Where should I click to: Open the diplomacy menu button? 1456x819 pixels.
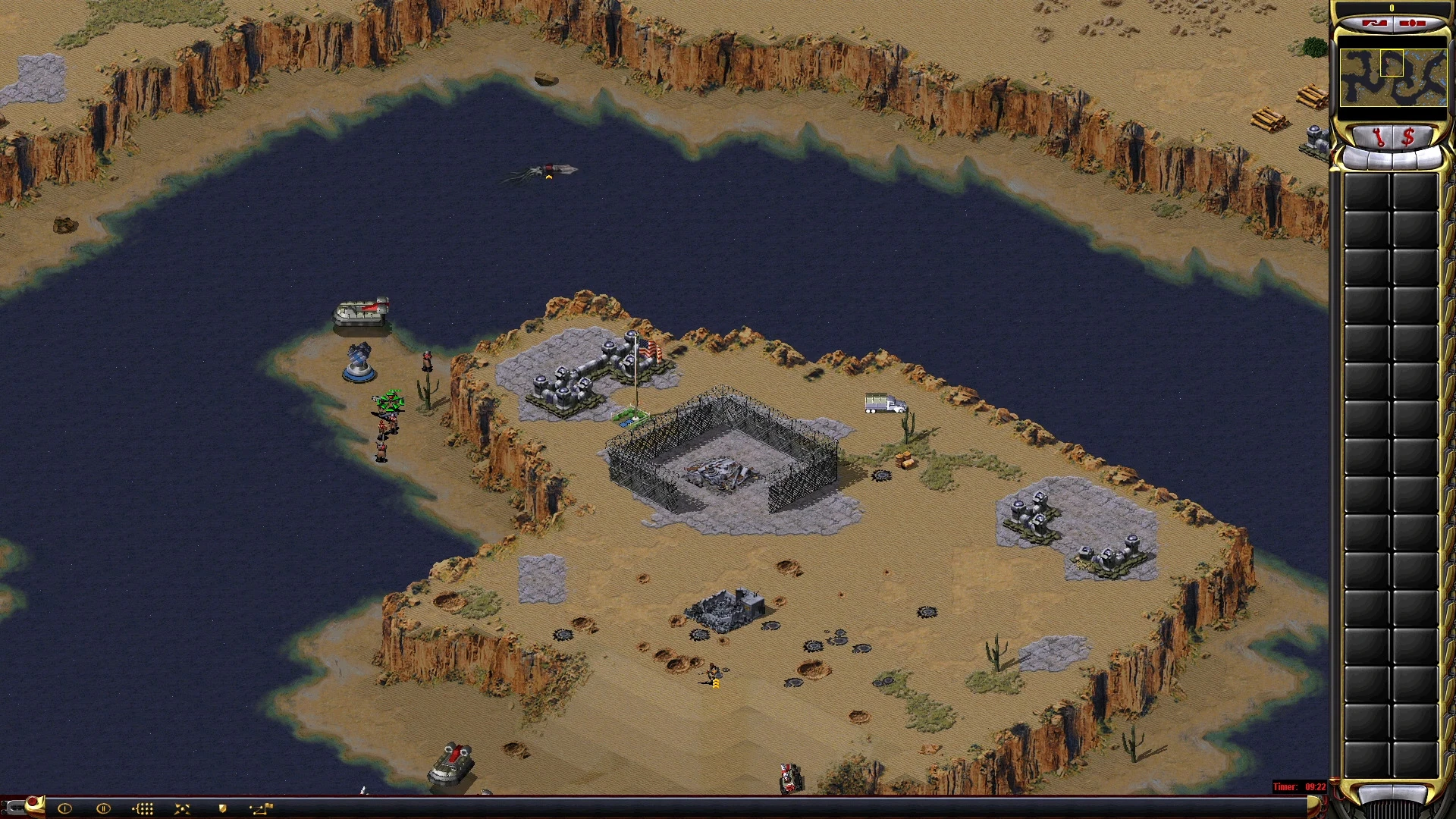[x=1374, y=24]
